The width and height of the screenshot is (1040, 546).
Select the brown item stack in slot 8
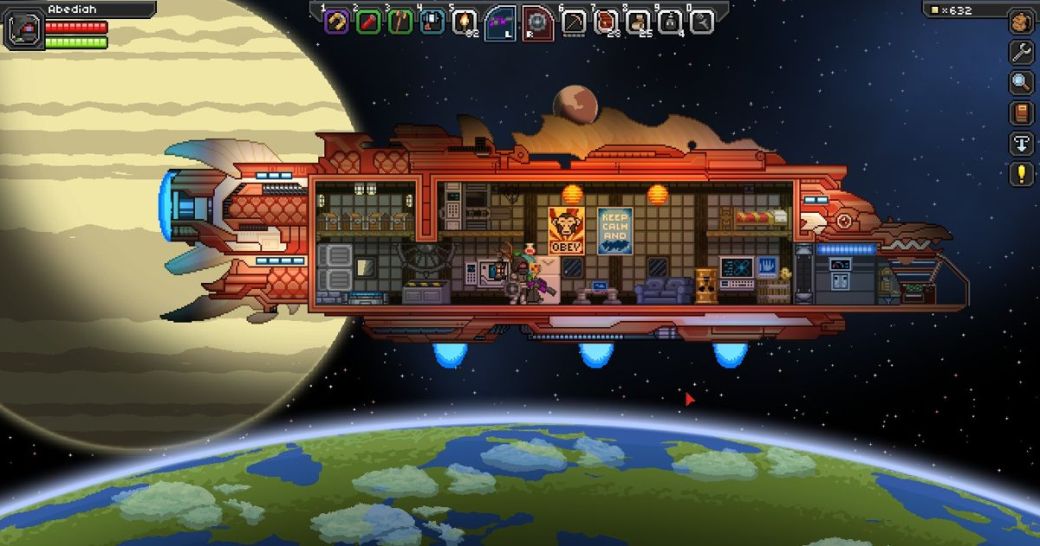638,21
